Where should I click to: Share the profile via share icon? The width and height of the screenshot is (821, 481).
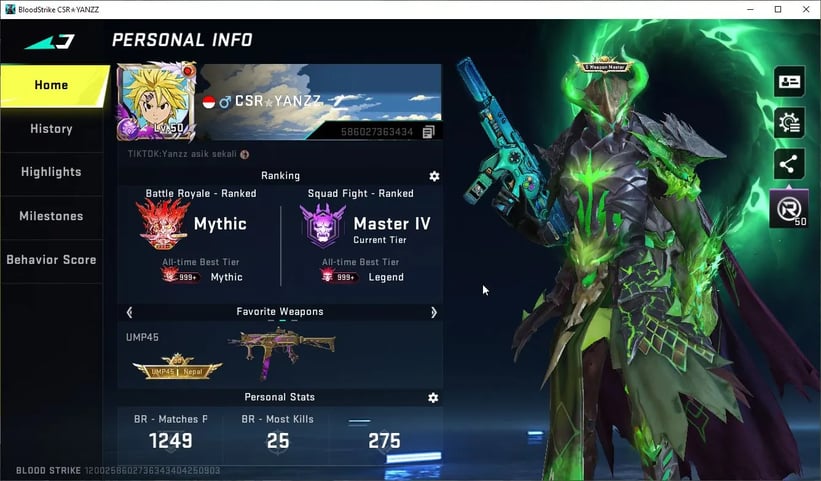tap(790, 164)
